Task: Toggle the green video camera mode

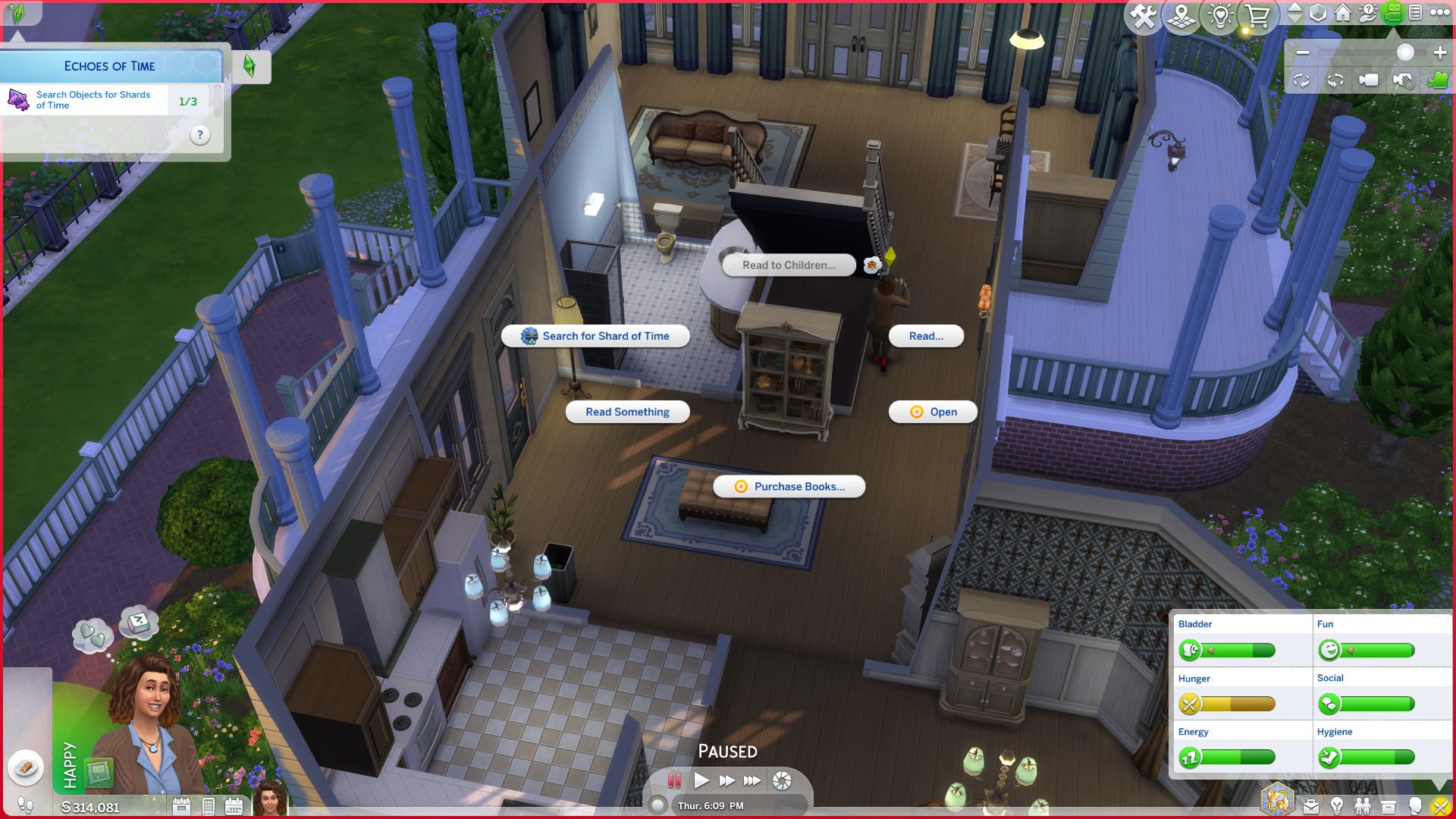Action: click(x=1393, y=13)
